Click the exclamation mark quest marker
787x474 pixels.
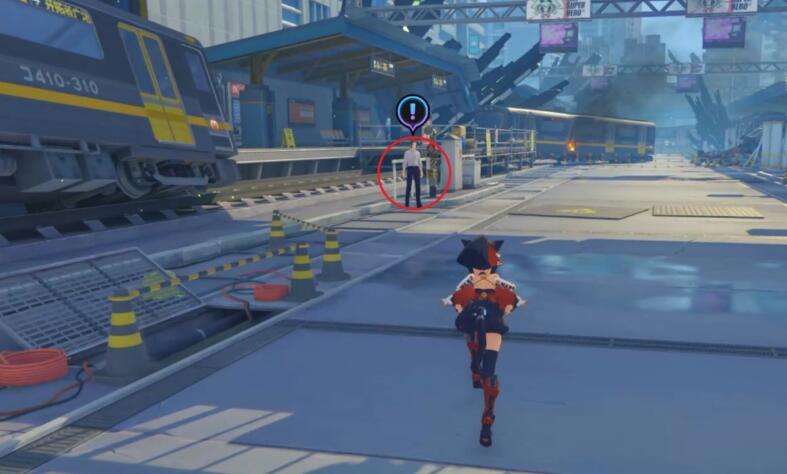coord(411,112)
